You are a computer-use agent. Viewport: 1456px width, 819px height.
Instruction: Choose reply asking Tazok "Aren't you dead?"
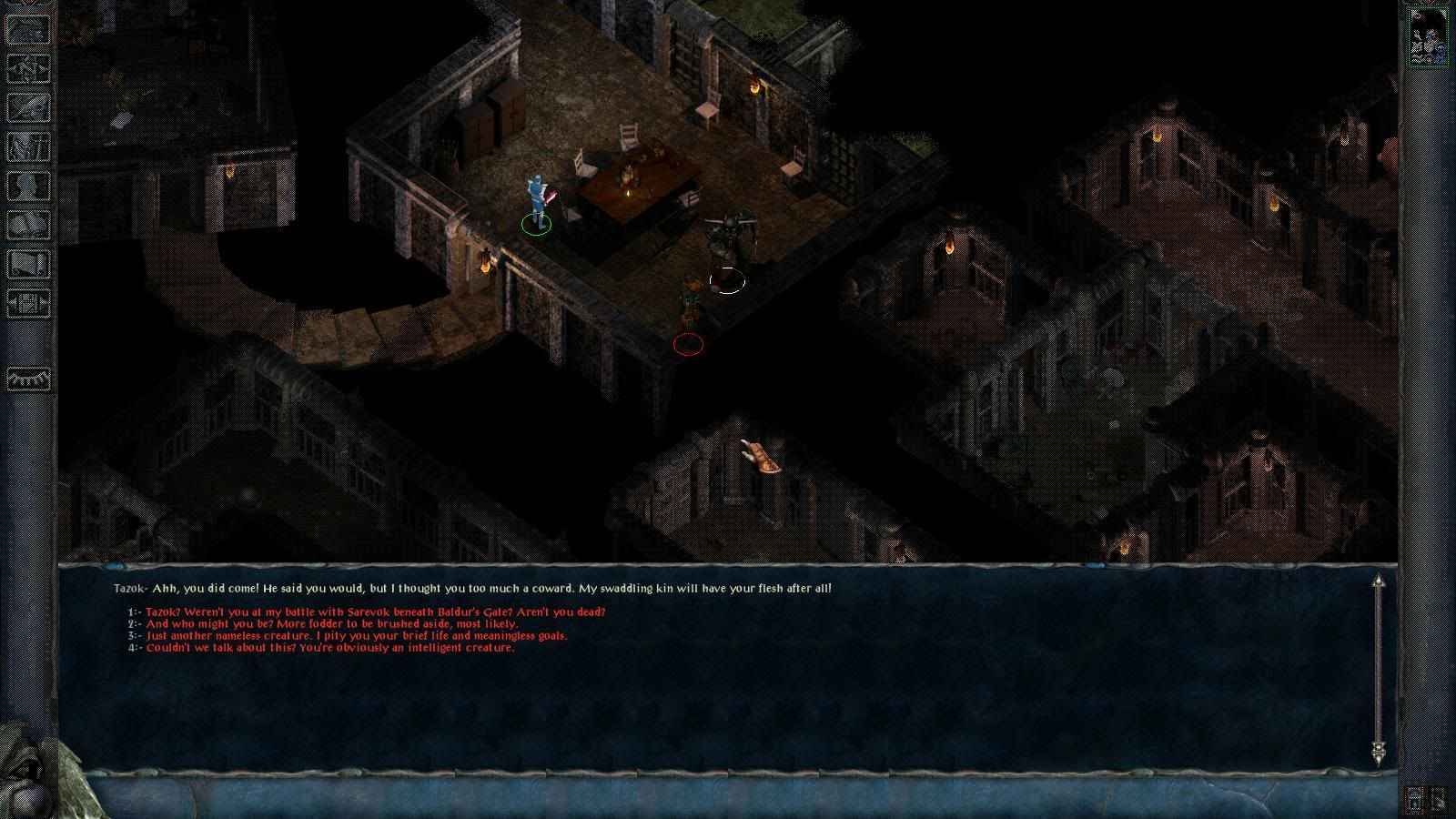click(375, 612)
